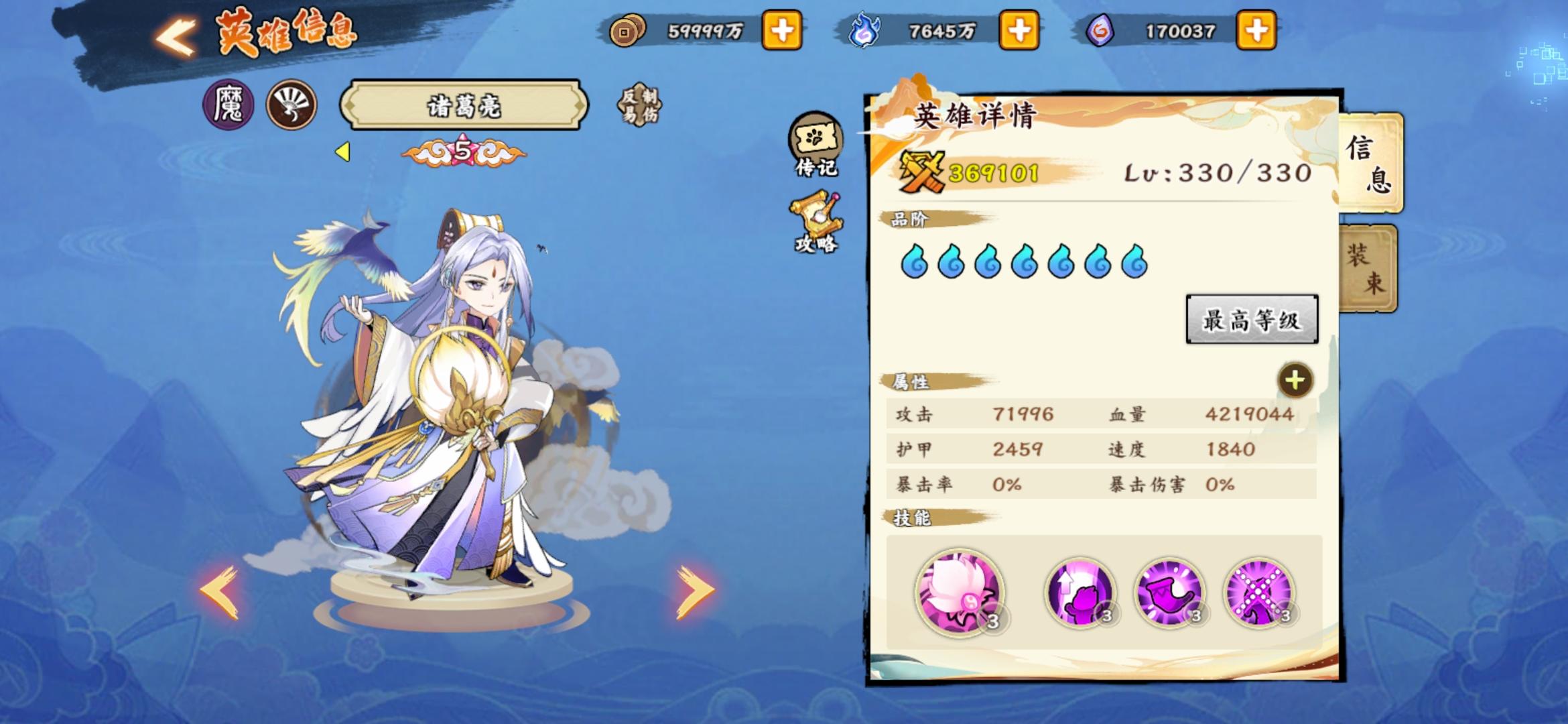The image size is (1568, 724).
Task: Add coins via the first plus button
Action: coord(782,29)
